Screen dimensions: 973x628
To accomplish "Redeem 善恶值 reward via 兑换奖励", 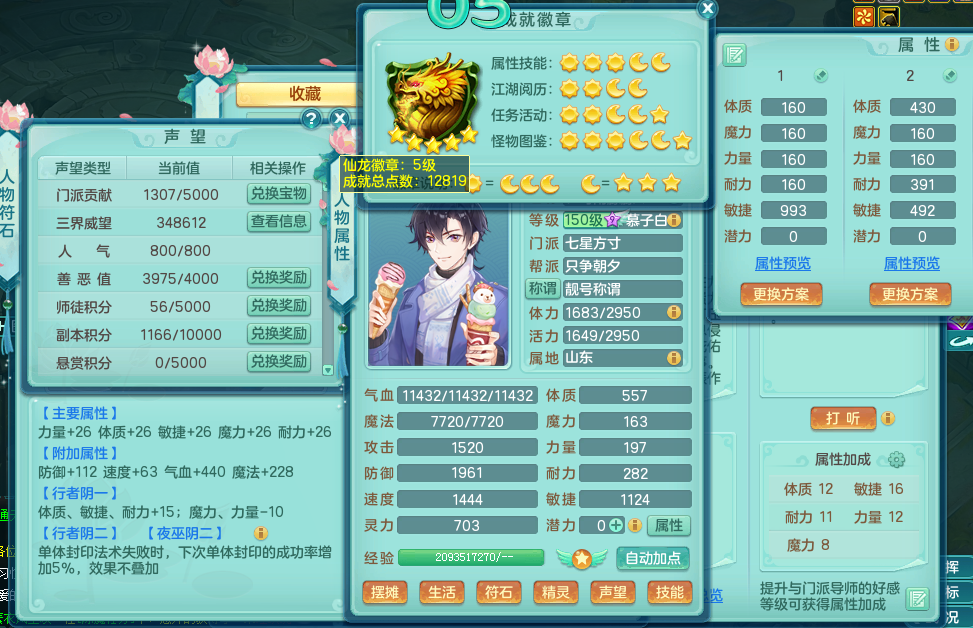I will (278, 278).
